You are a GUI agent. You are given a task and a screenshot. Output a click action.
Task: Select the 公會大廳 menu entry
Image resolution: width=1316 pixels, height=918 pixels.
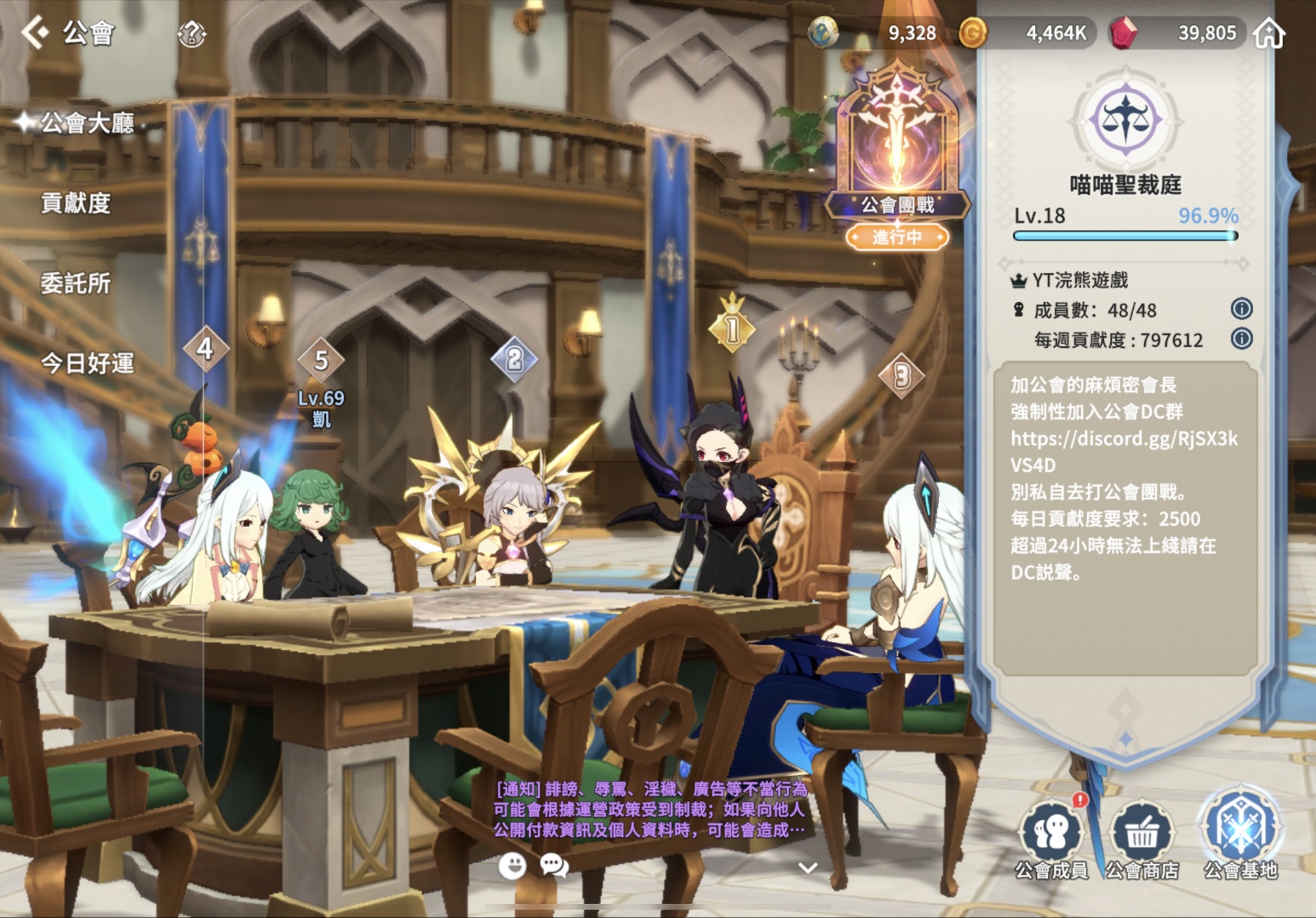pos(87,124)
